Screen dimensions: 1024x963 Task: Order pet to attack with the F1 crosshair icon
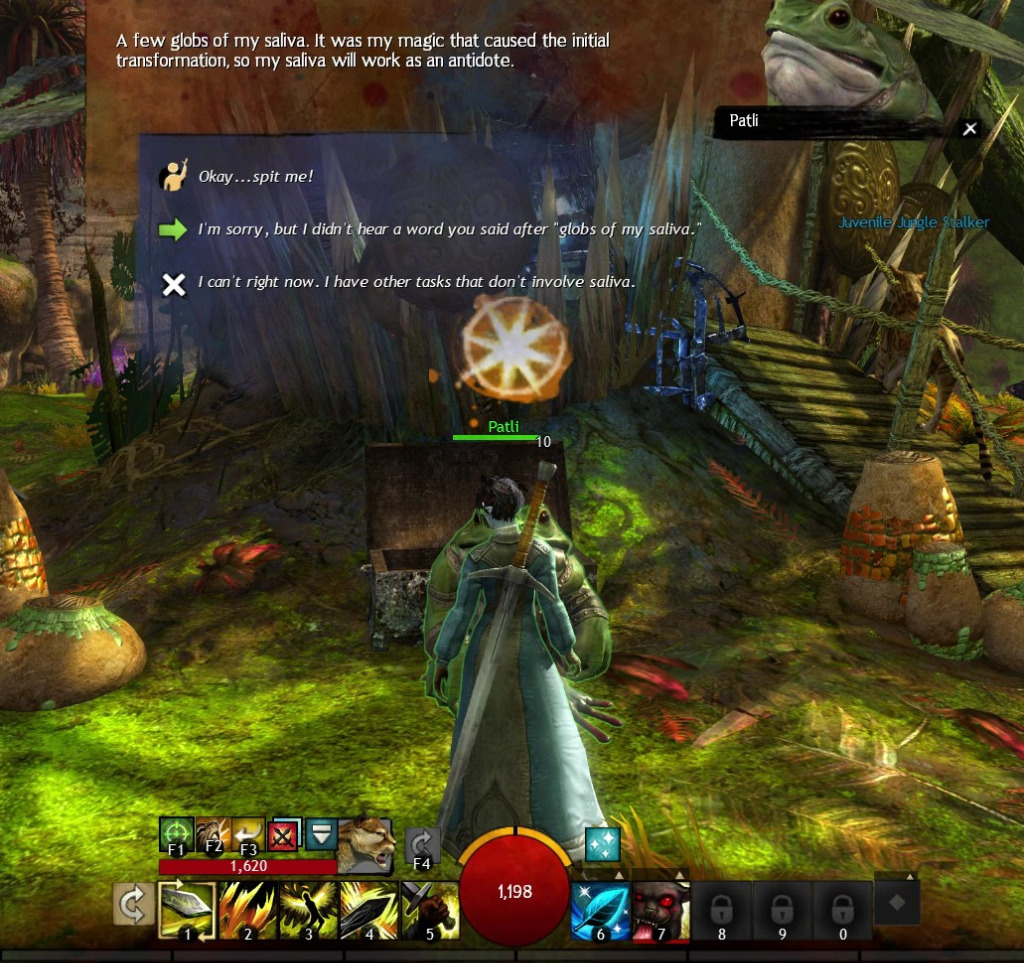click(176, 834)
